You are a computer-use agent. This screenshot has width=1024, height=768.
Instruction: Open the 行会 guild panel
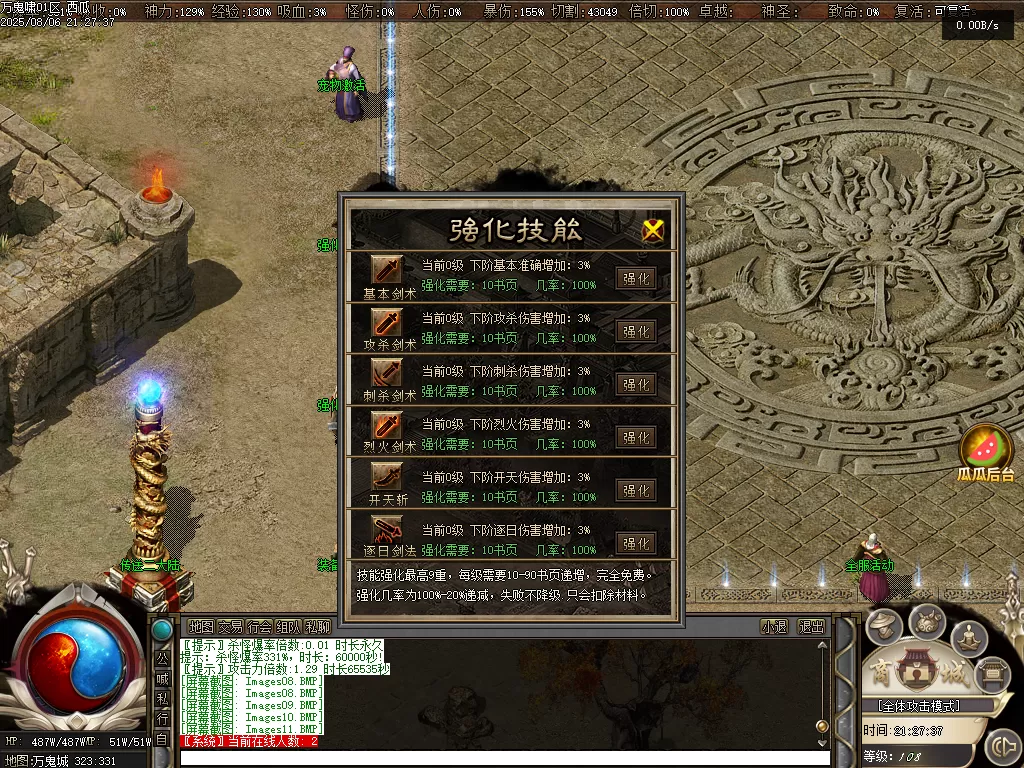260,627
